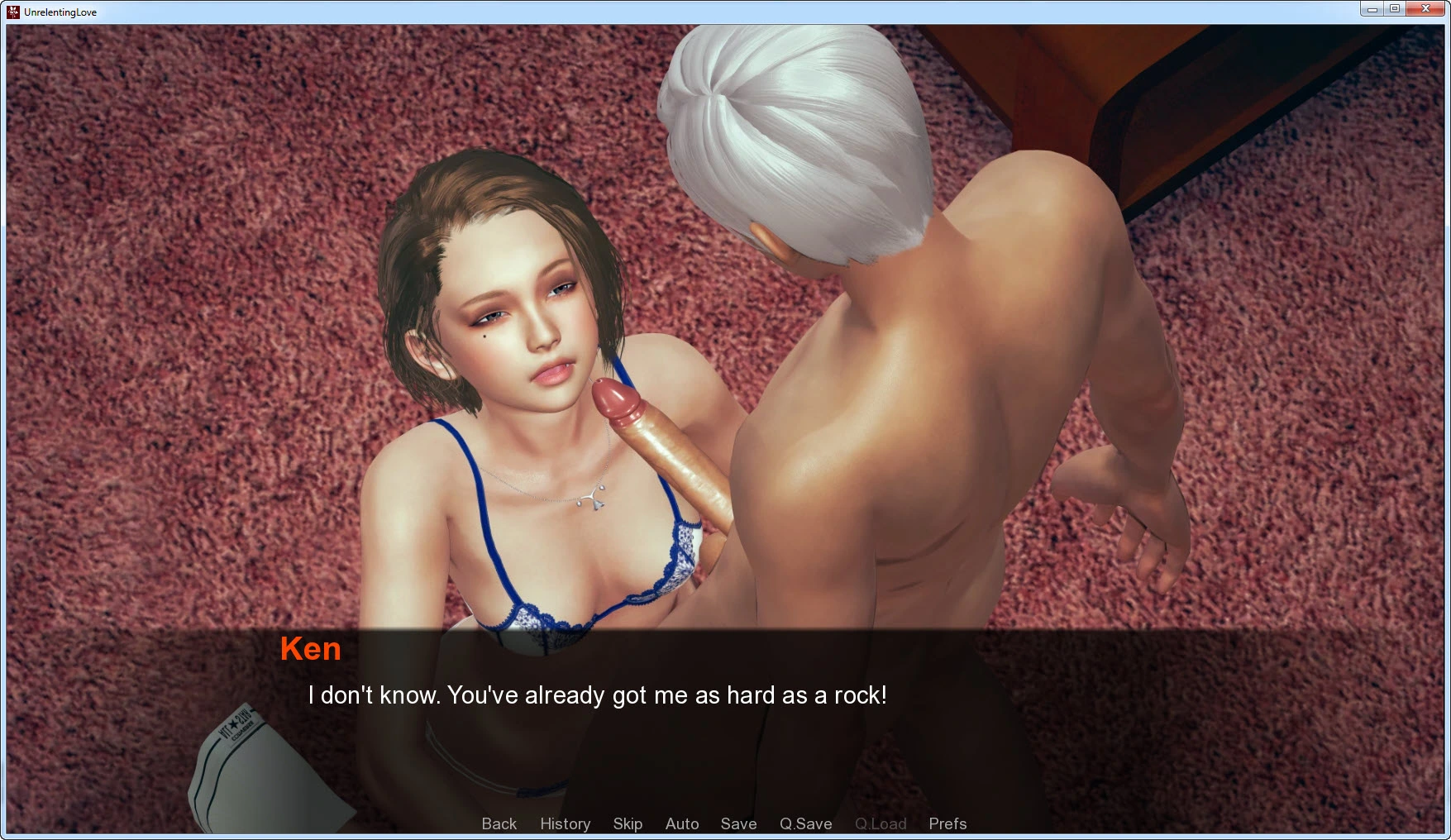
Task: Activate Skip mode
Action: (628, 823)
